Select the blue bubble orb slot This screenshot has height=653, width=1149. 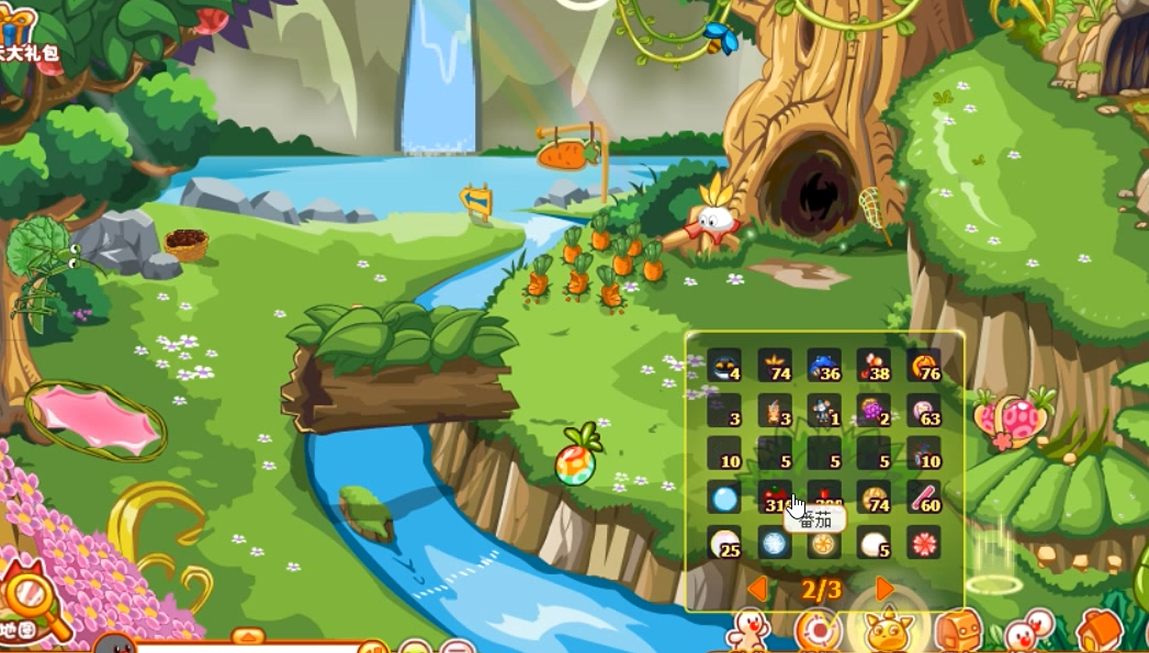coord(724,497)
